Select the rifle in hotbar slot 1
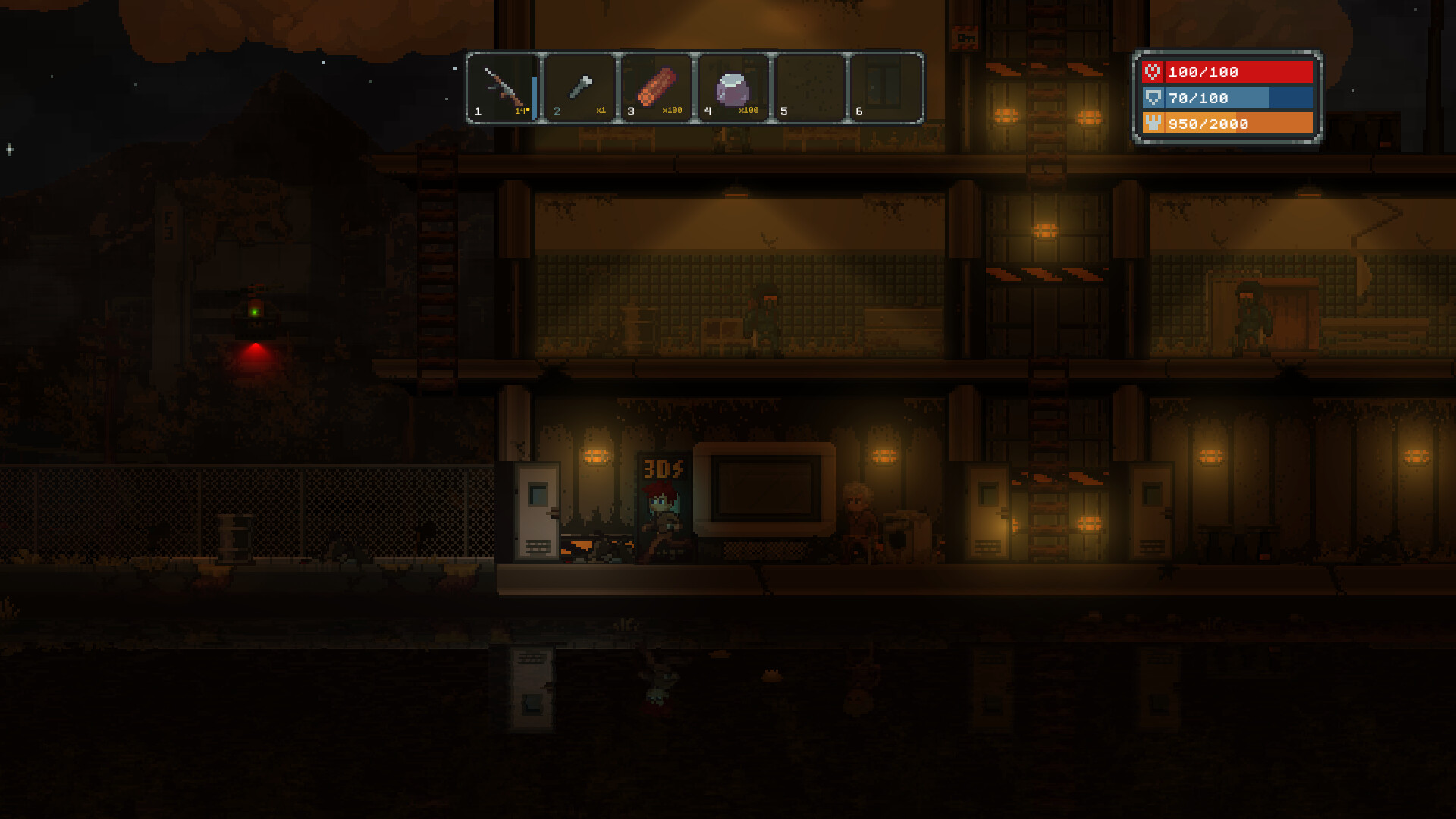This screenshot has width=1456, height=819. coord(504,87)
